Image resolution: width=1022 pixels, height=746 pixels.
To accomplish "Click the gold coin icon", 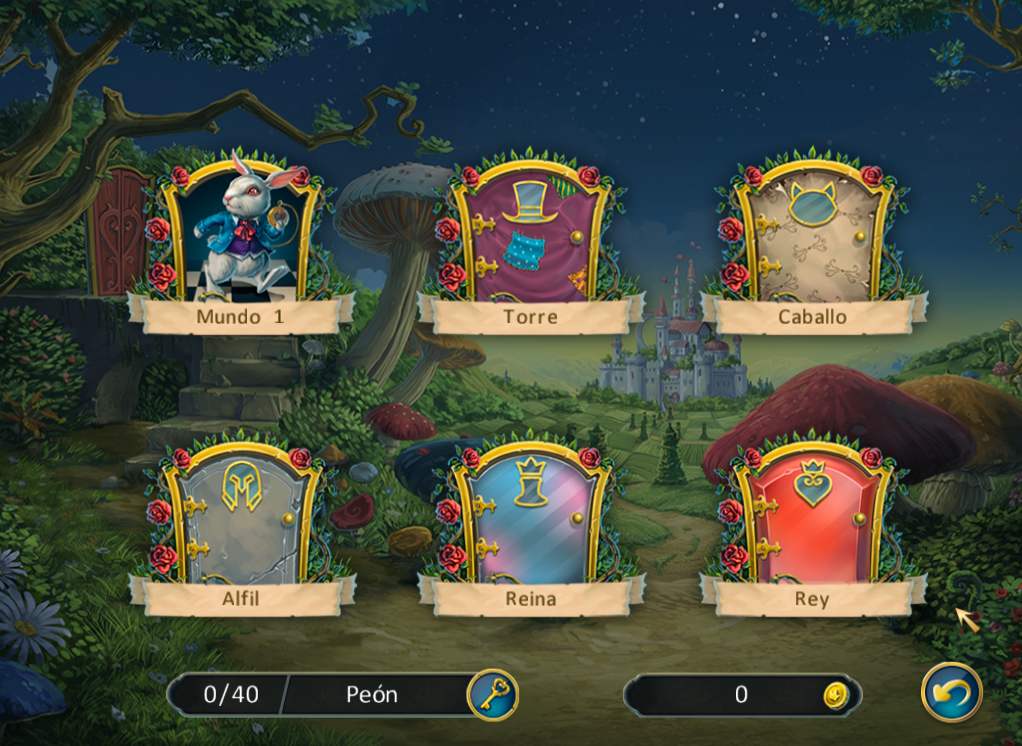I will pos(835,695).
